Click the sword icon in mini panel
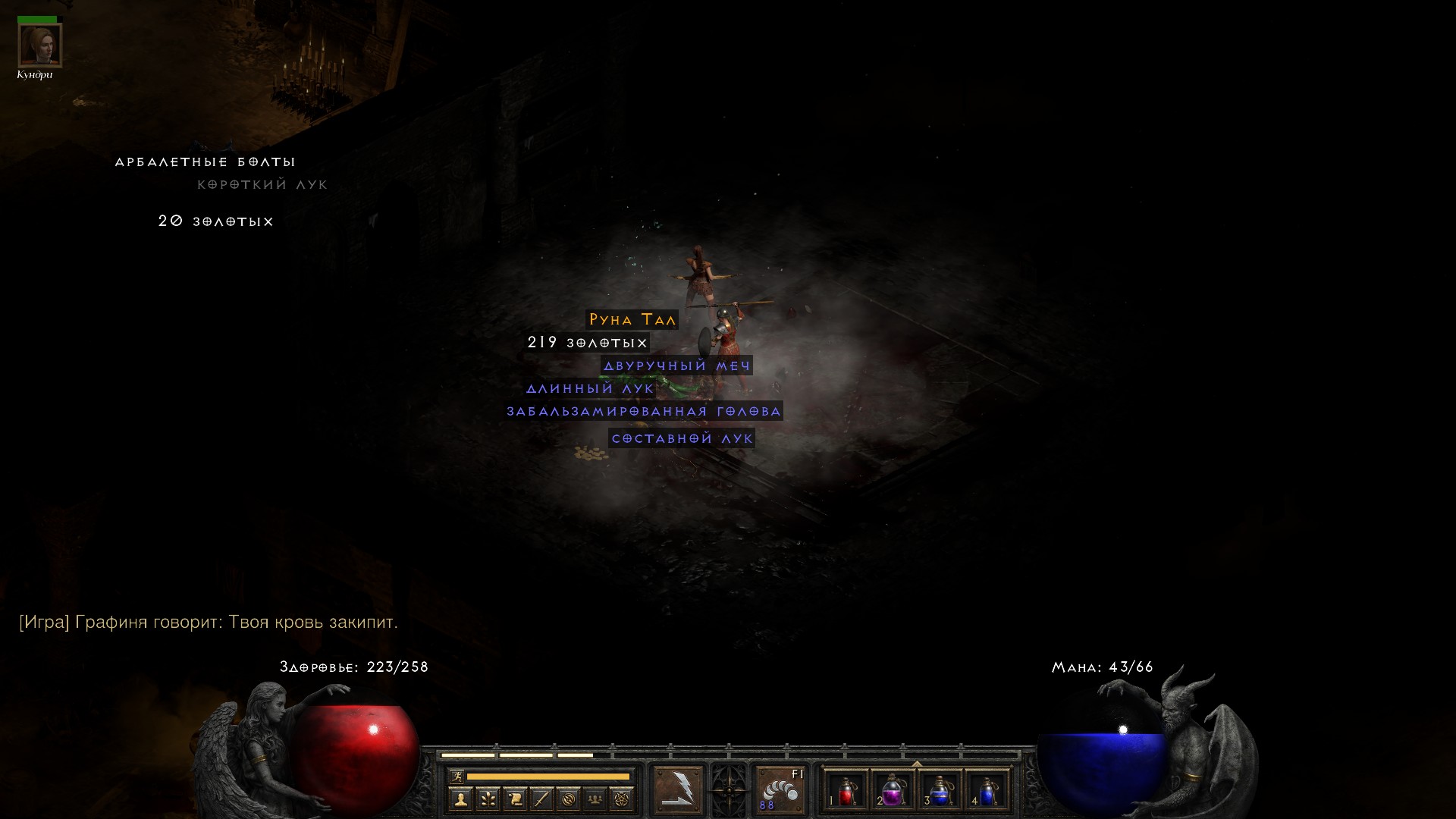Viewport: 1456px width, 819px height. pyautogui.click(x=541, y=799)
